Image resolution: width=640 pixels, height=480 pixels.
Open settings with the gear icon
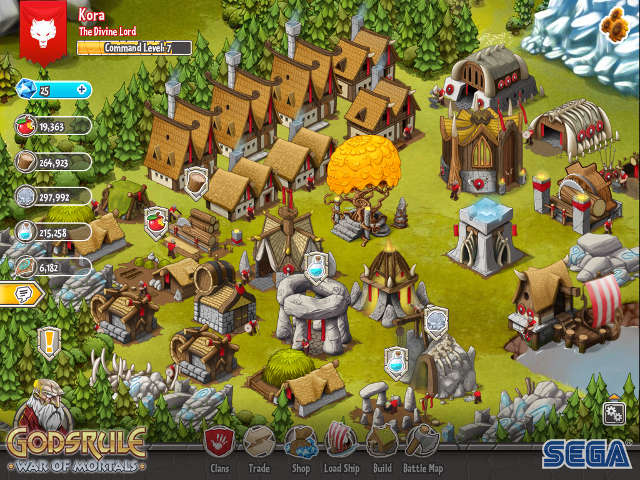pyautogui.click(x=615, y=412)
